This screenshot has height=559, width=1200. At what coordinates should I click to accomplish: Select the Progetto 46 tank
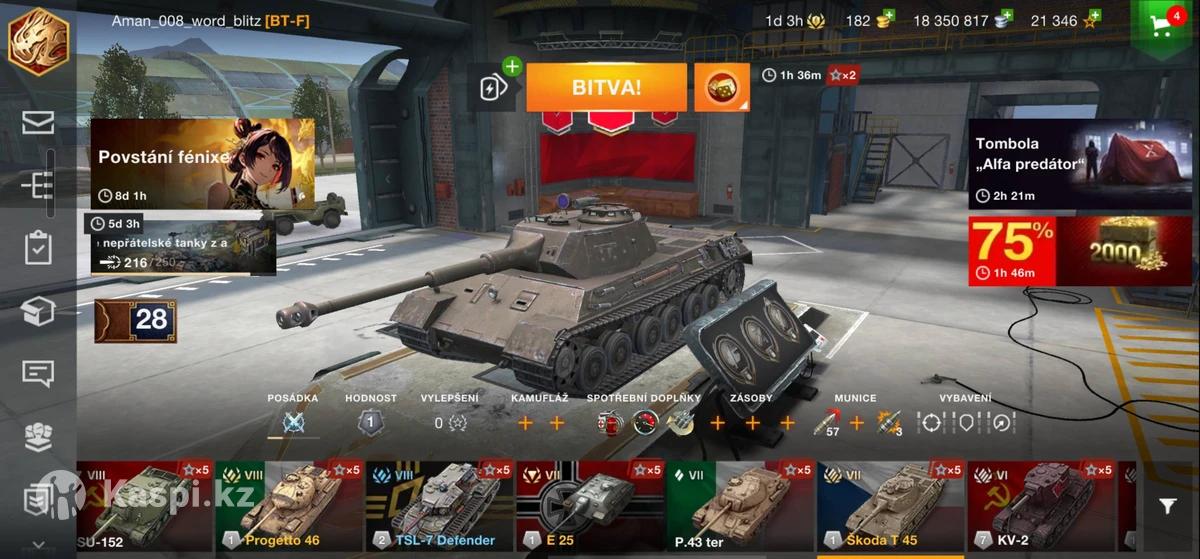[288, 506]
